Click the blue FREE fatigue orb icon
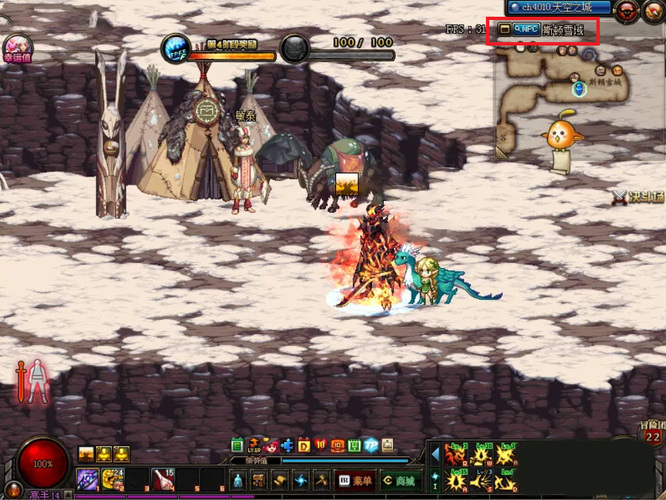Screen dimensions: 666x500 (x=177, y=47)
